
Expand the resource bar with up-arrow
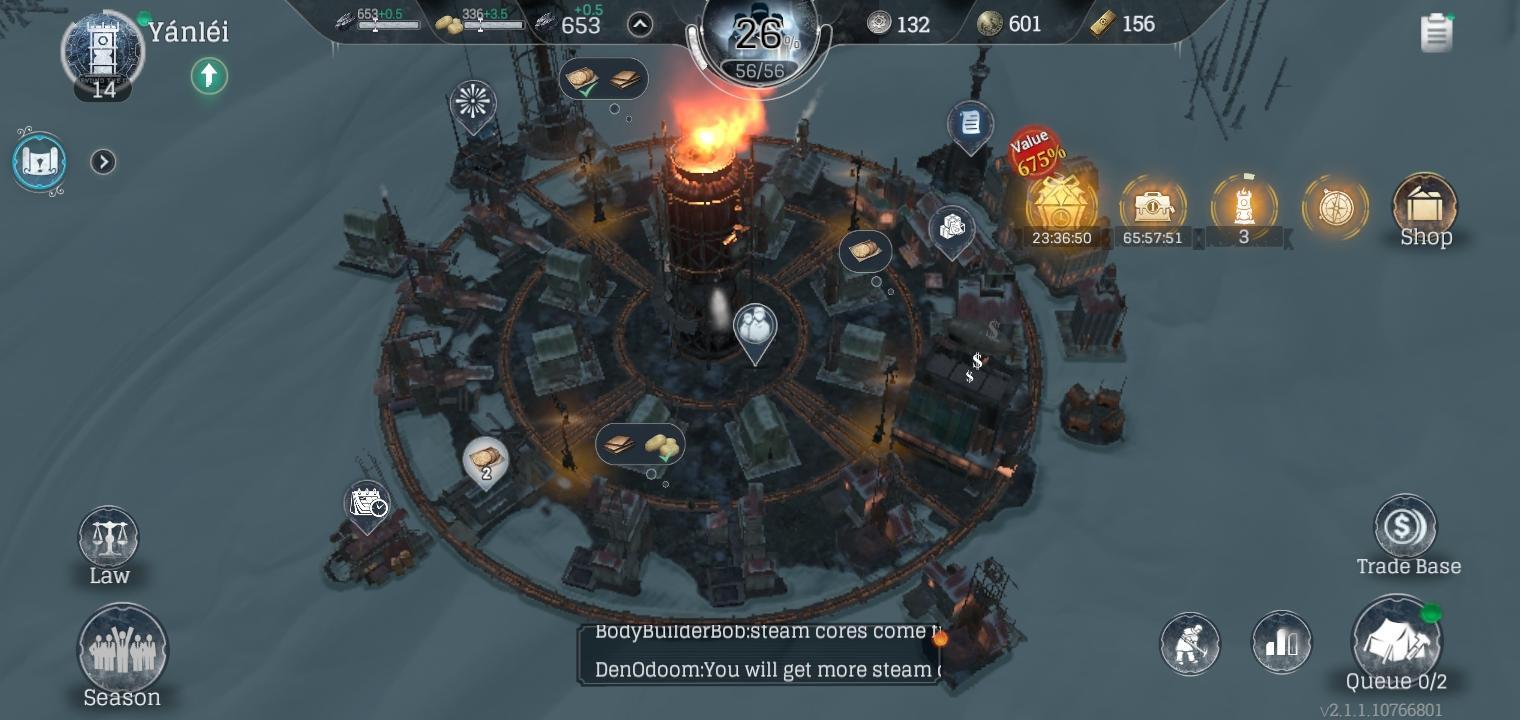coord(640,25)
